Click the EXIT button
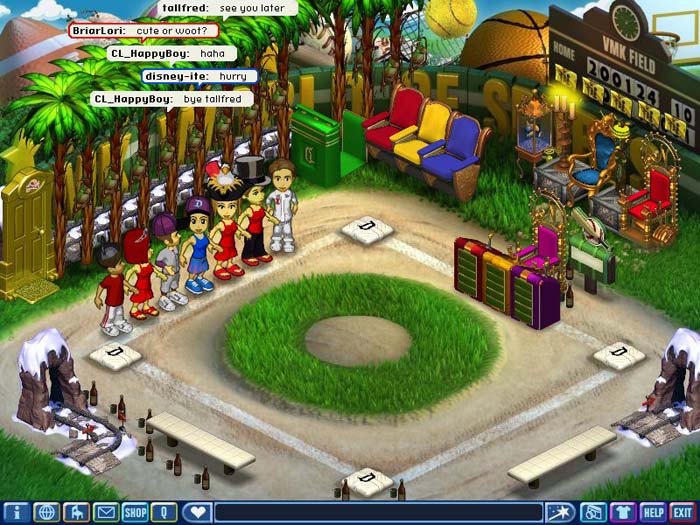 pos(683,513)
